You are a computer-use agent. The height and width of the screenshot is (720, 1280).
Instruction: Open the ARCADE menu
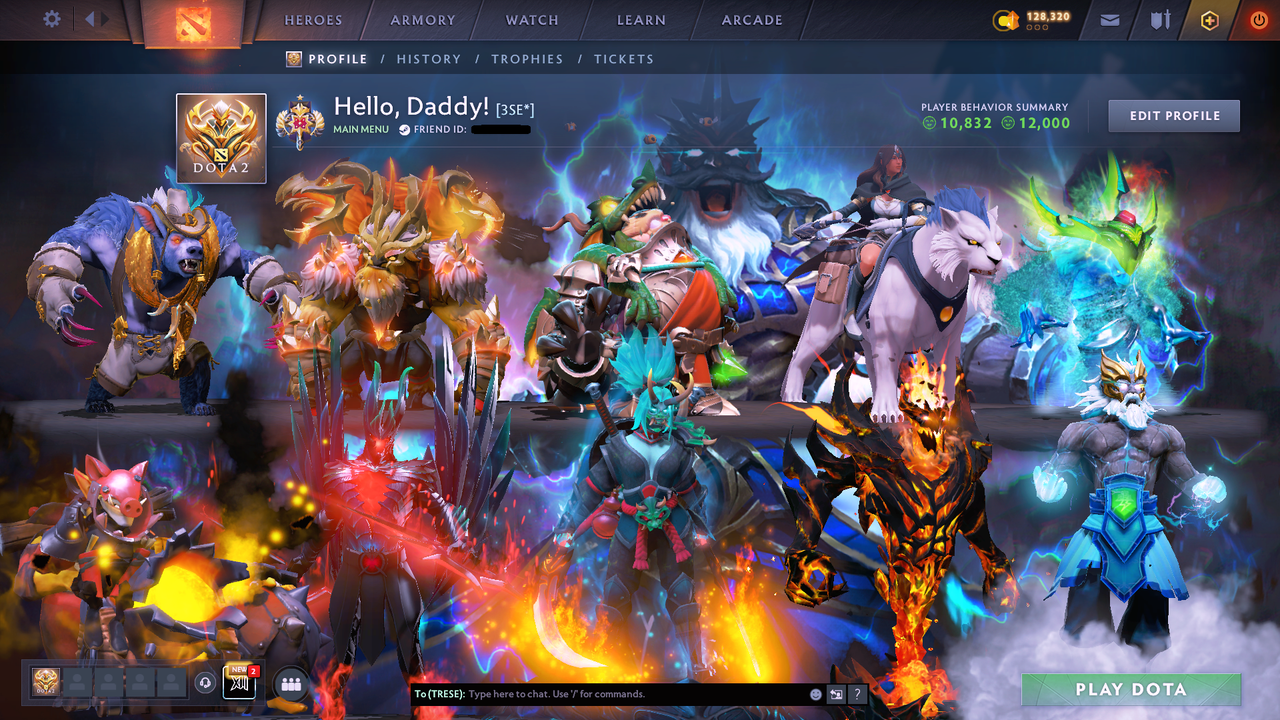pos(751,20)
